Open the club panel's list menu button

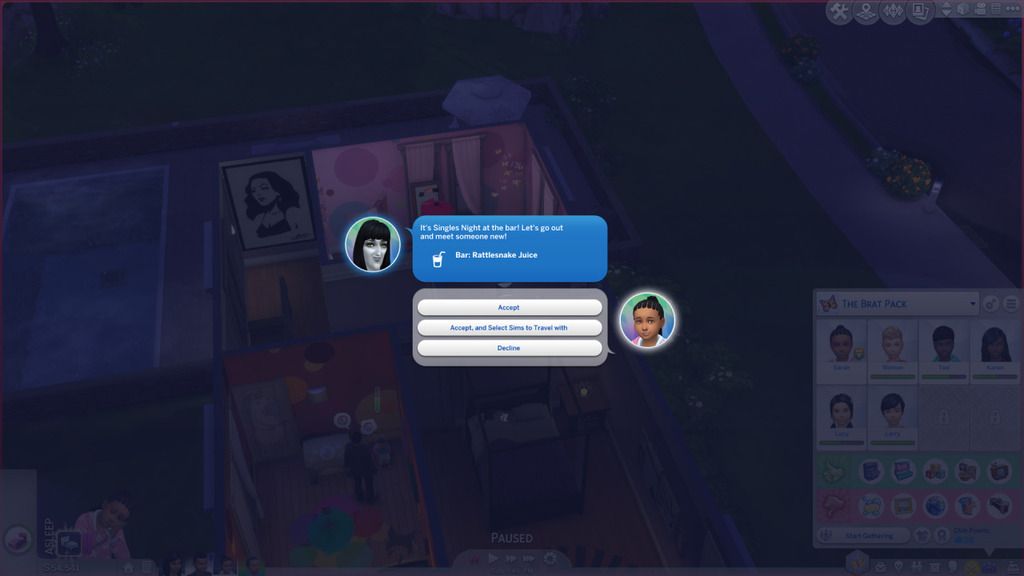click(1010, 304)
